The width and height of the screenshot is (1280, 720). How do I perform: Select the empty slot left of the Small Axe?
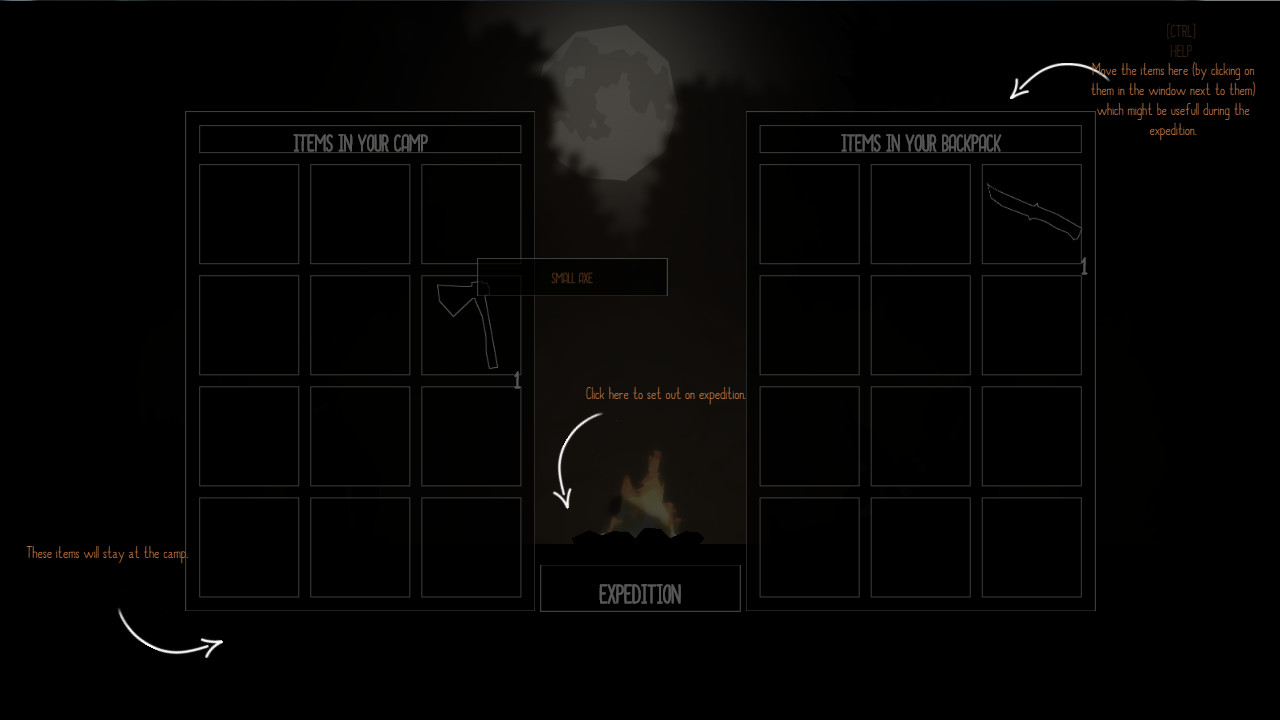[360, 324]
